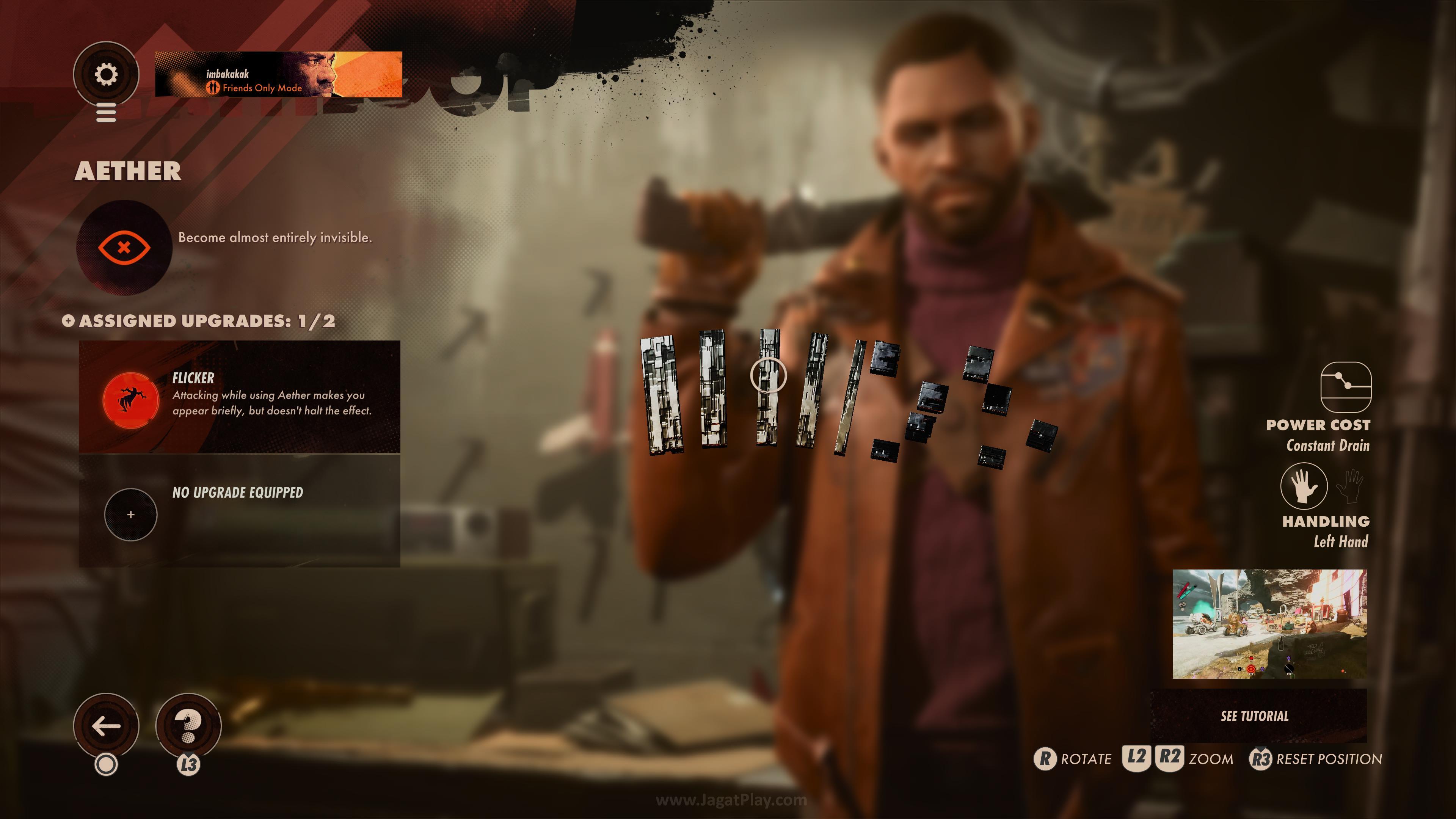Choose the Flicker upgrade slot
Viewport: 1456px width, 819px height.
[239, 396]
